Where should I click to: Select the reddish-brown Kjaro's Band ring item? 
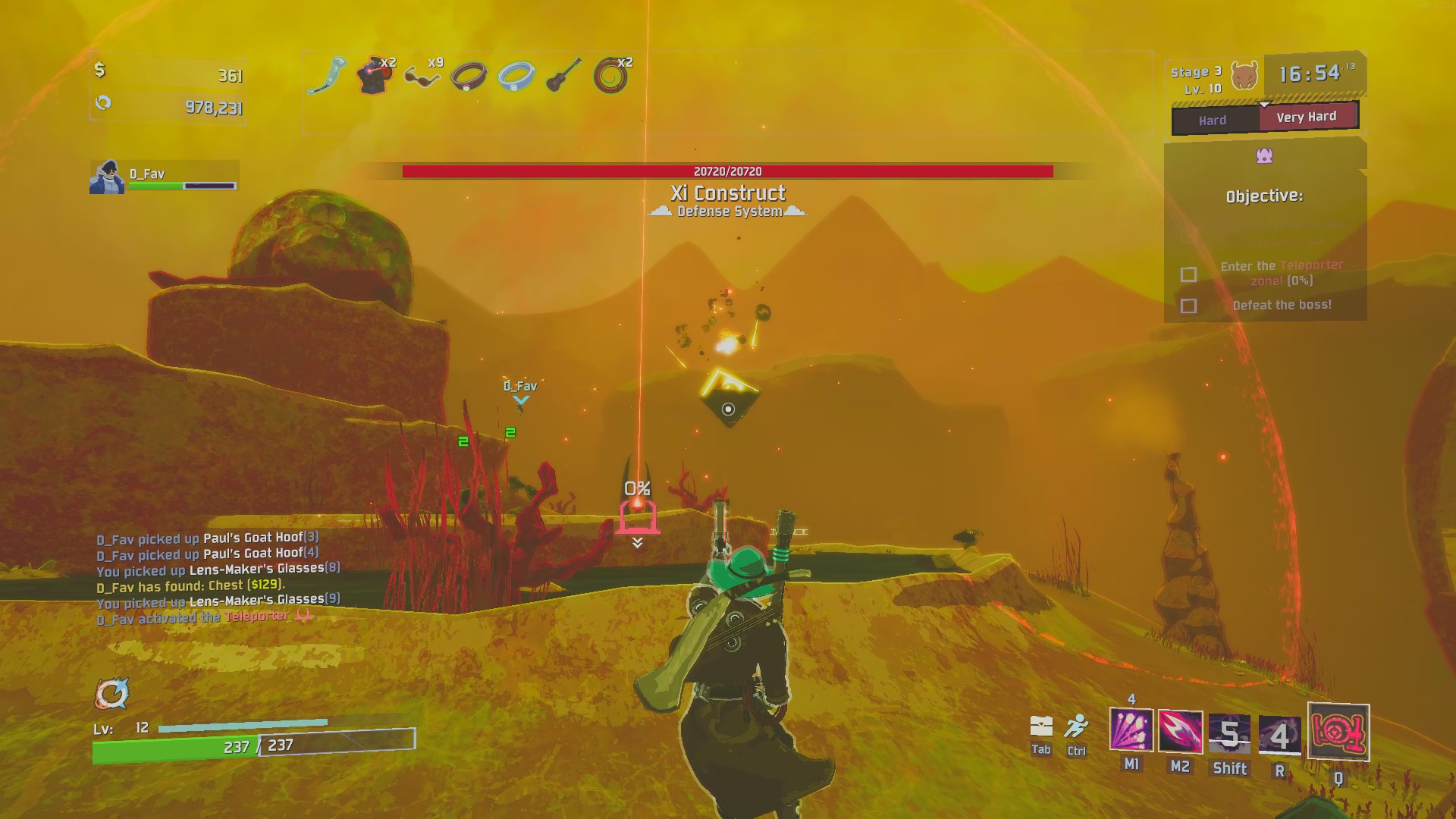click(469, 77)
